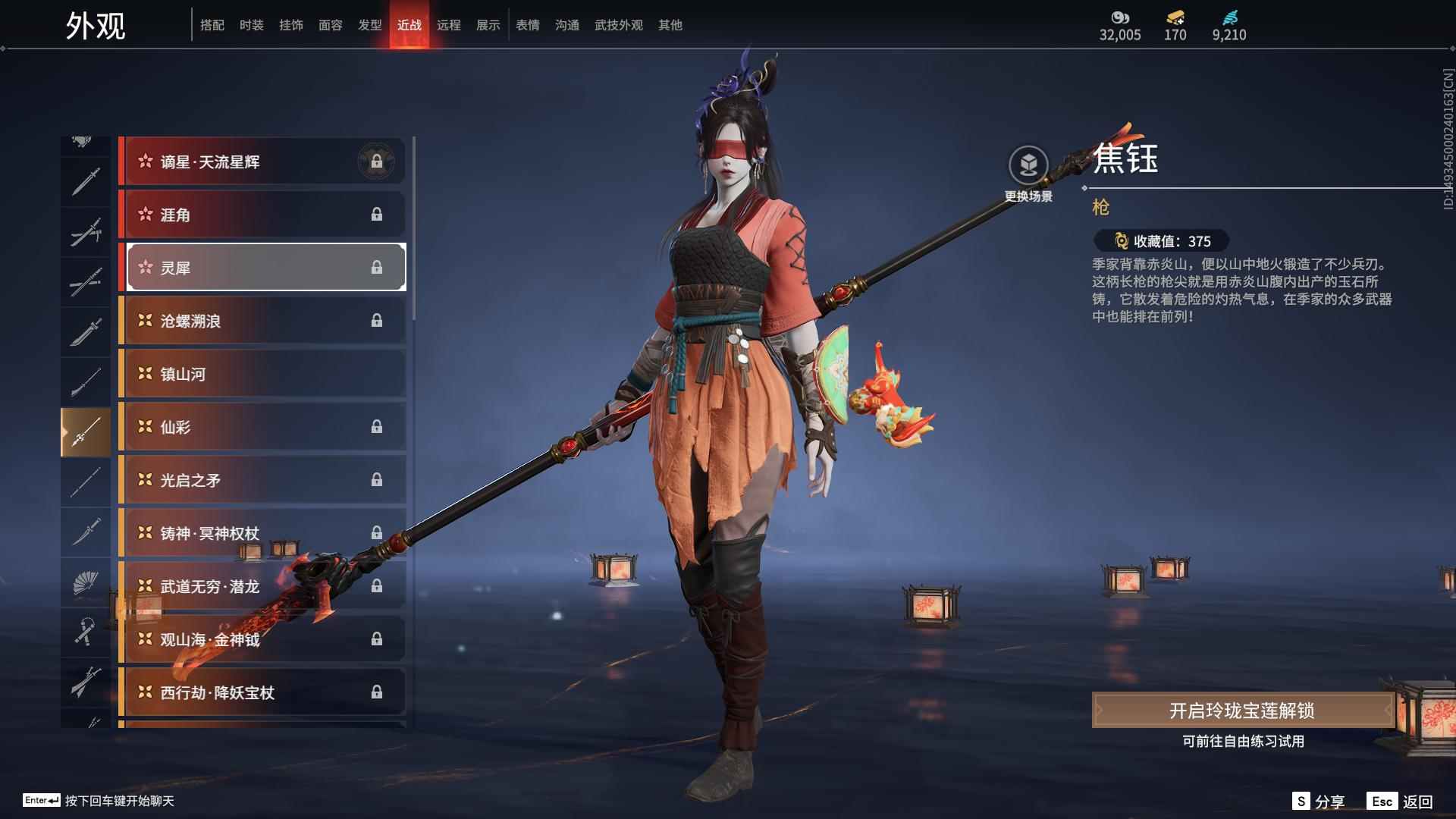
Task: Click 返回 to go back
Action: click(x=1401, y=802)
